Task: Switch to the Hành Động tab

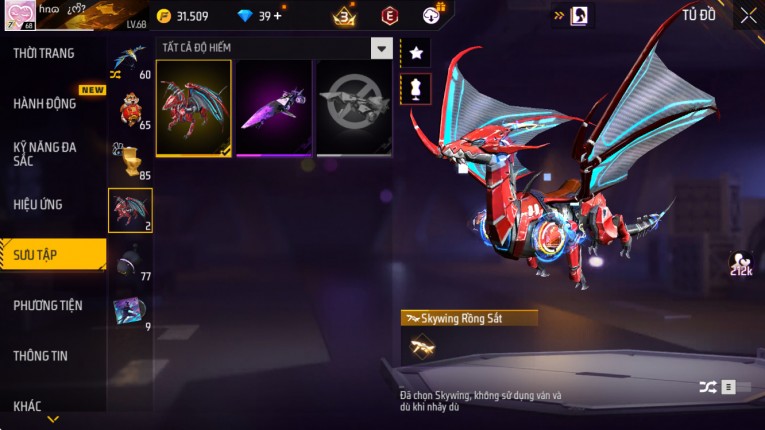Action: [45, 103]
